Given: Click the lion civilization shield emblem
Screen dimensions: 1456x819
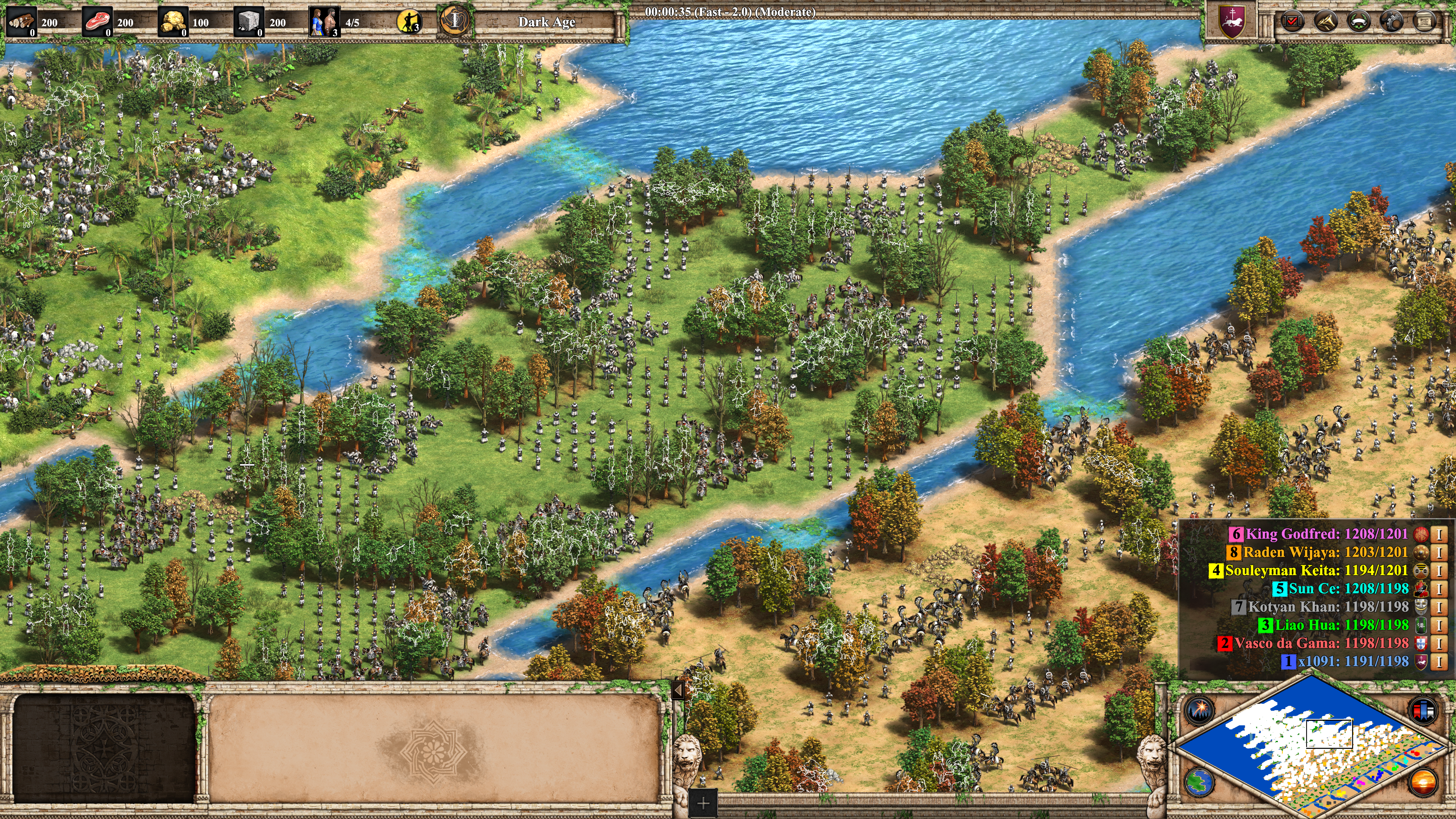Looking at the screenshot, I should point(1232,22).
